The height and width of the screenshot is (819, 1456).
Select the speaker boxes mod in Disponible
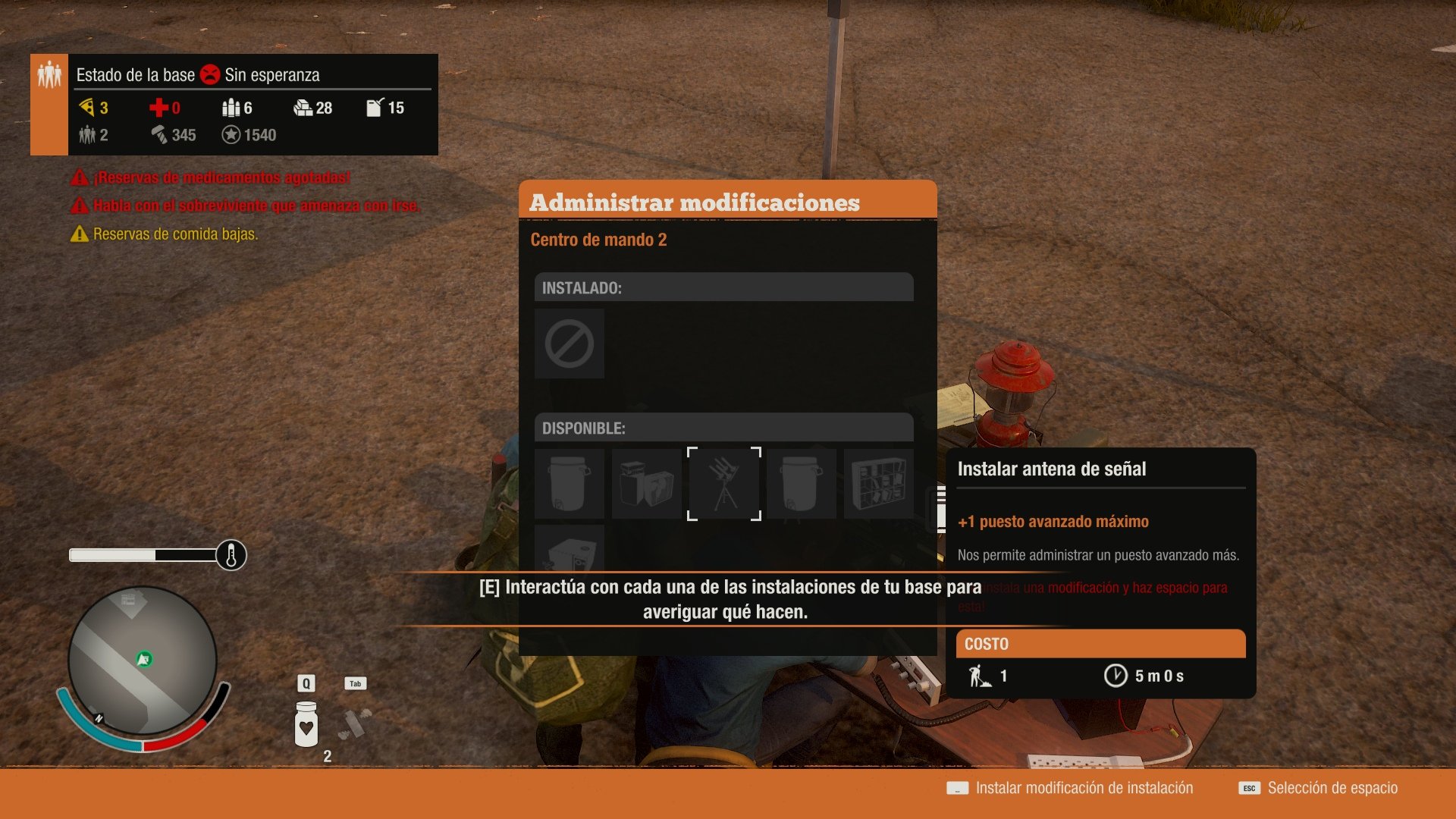tap(646, 483)
